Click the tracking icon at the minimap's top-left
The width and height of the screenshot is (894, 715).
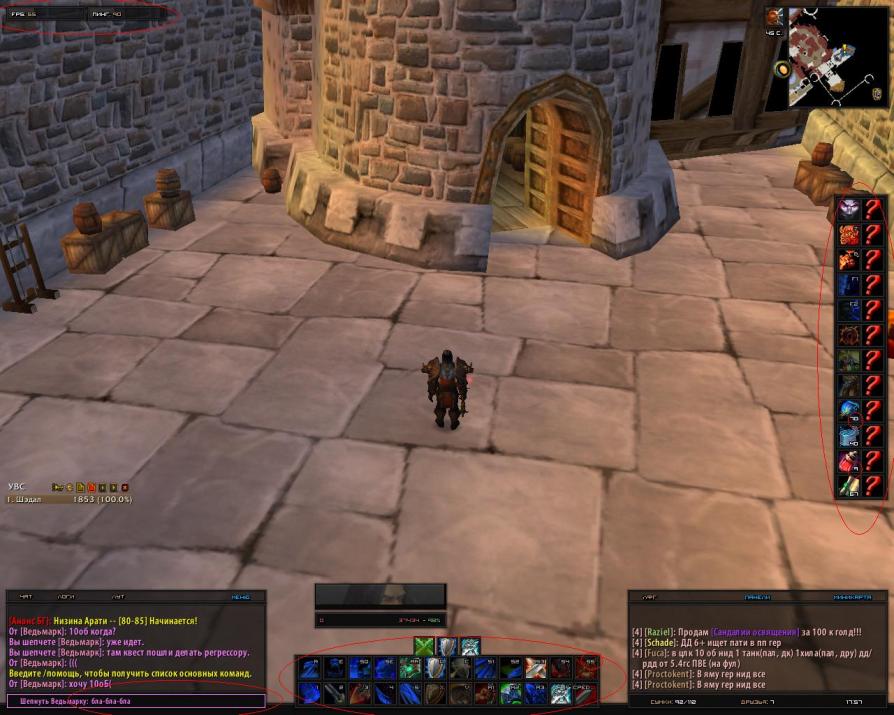click(774, 17)
